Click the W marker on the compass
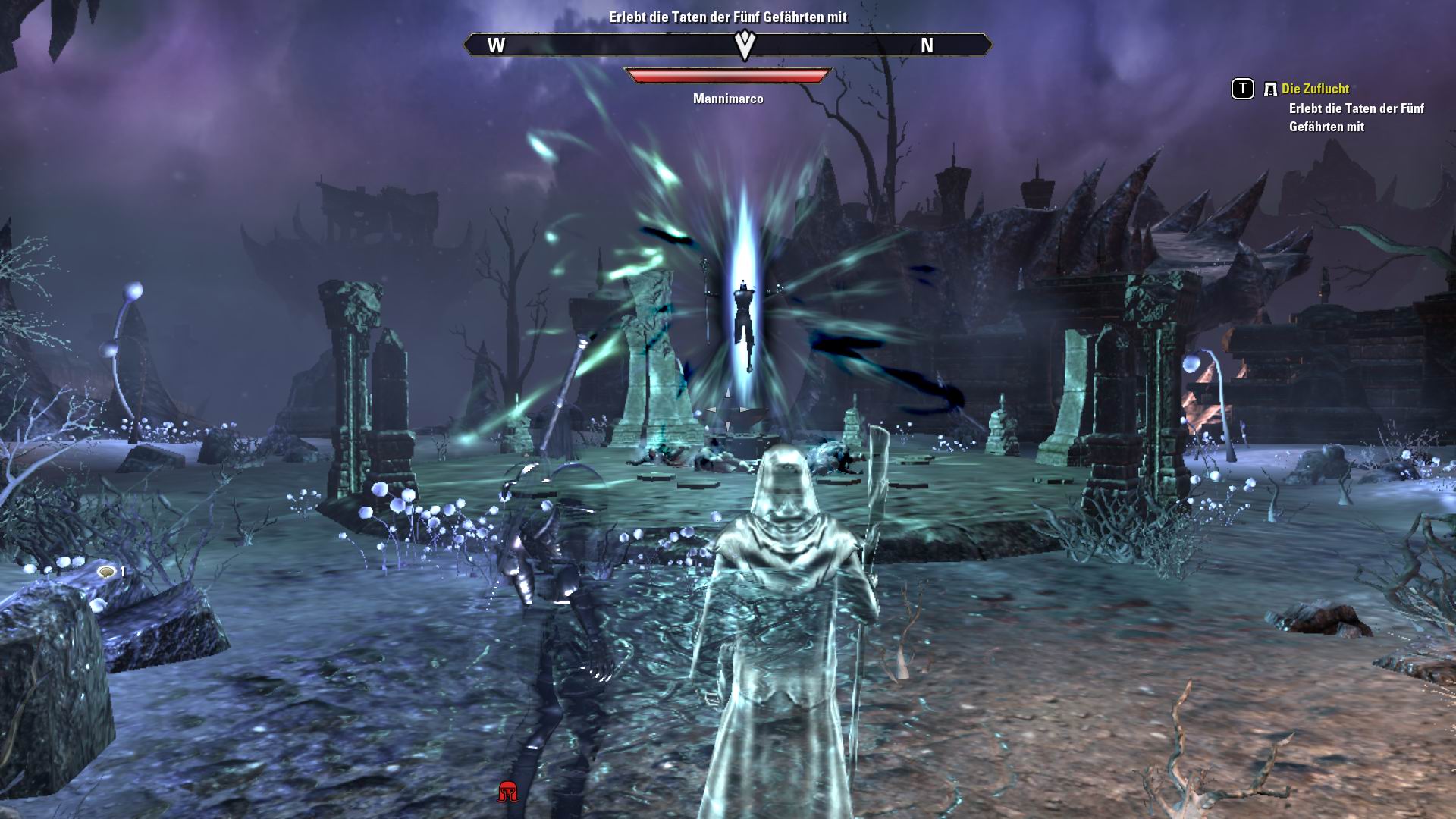Screen dimensions: 1456x819 click(x=497, y=45)
